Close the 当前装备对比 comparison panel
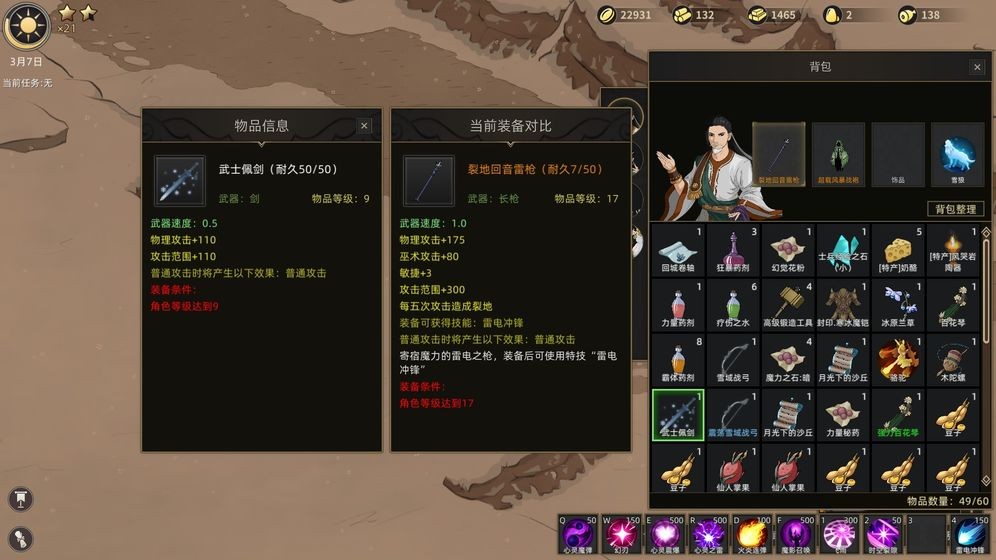The image size is (996, 560). pyautogui.click(x=612, y=126)
